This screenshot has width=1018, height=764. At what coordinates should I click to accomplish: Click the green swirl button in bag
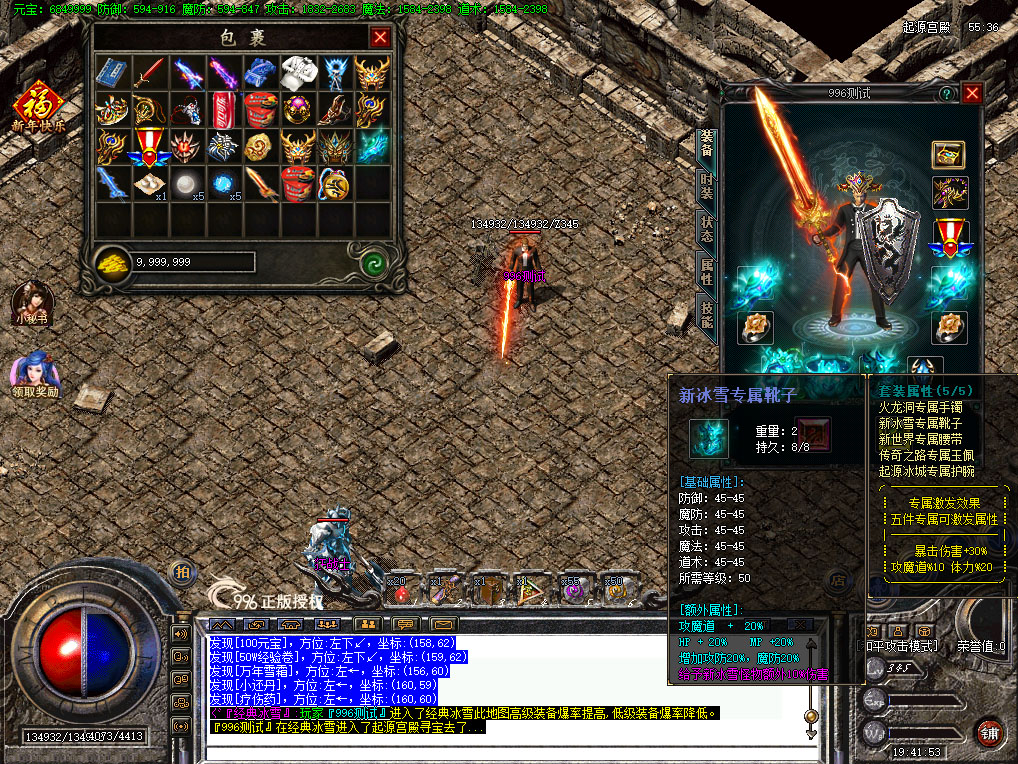point(374,262)
